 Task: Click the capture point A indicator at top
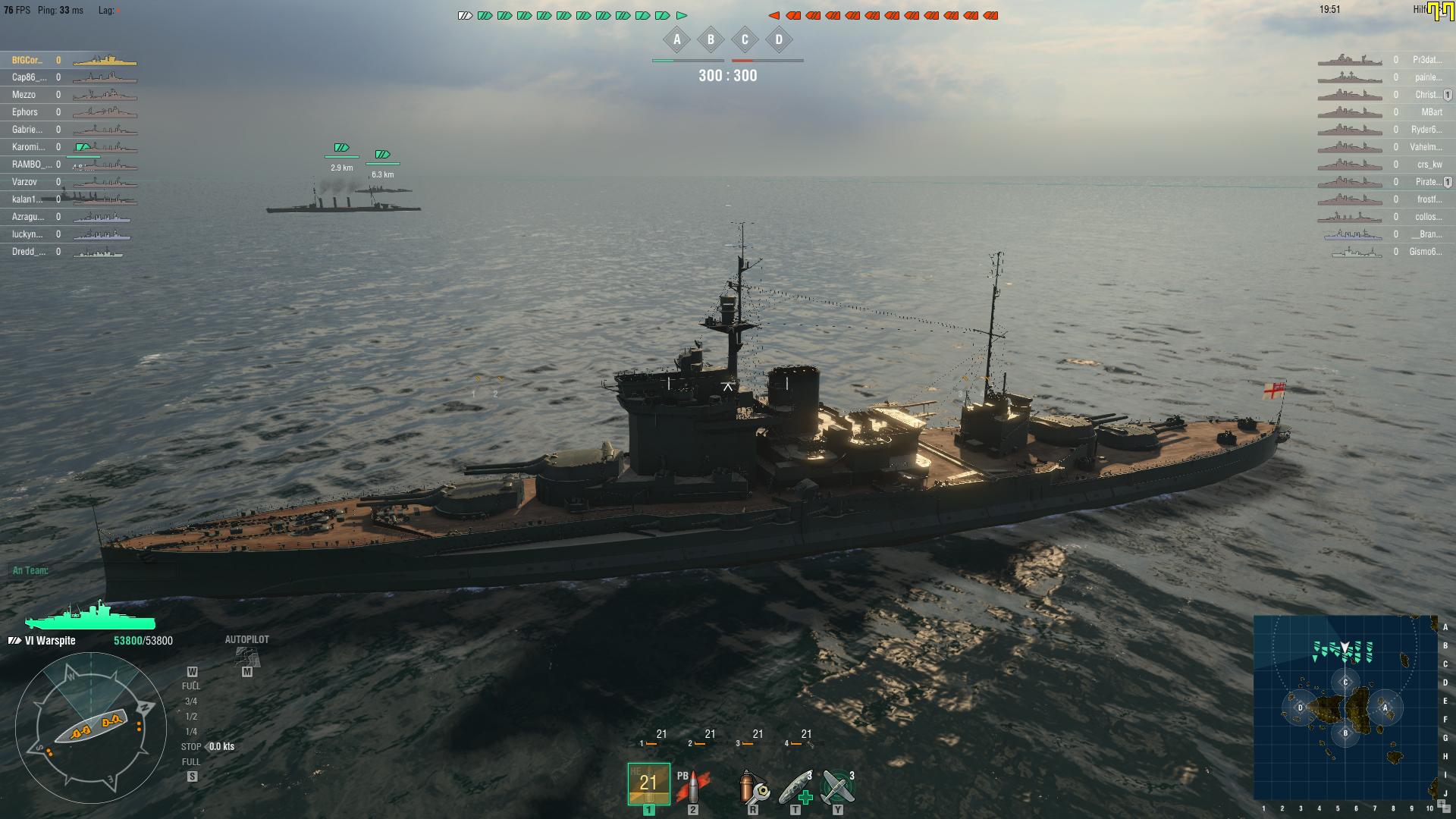click(x=676, y=39)
